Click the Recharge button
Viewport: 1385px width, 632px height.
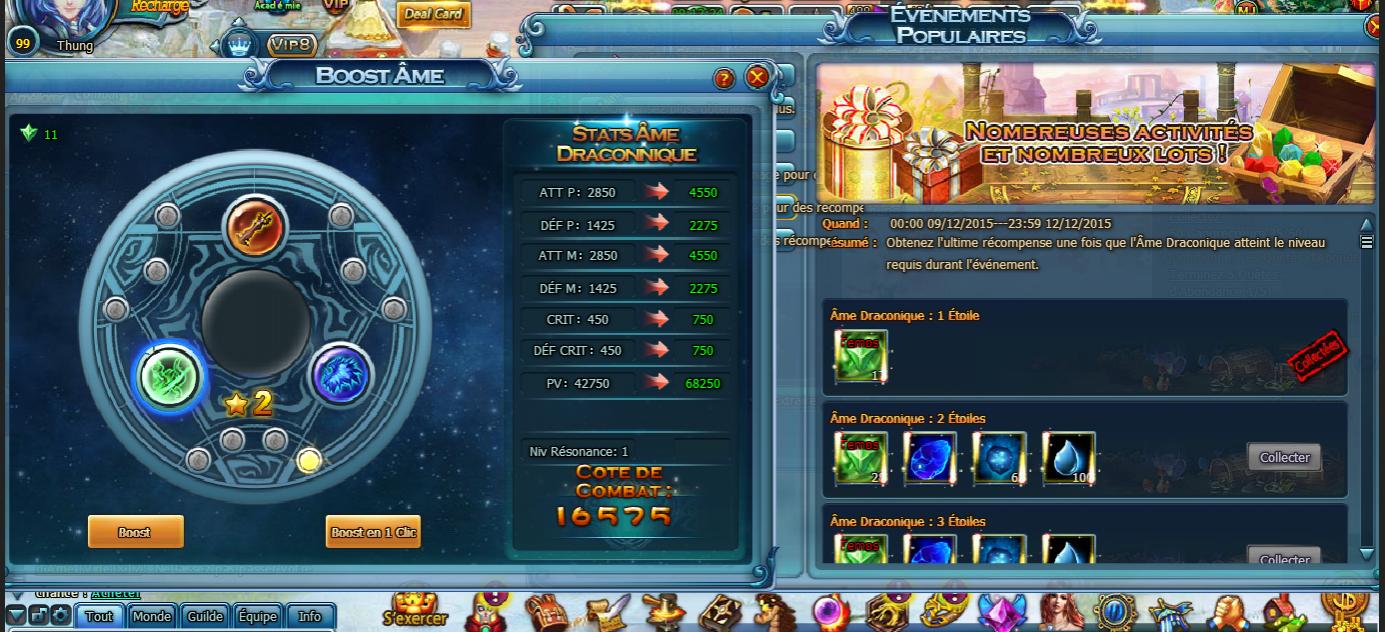(160, 8)
